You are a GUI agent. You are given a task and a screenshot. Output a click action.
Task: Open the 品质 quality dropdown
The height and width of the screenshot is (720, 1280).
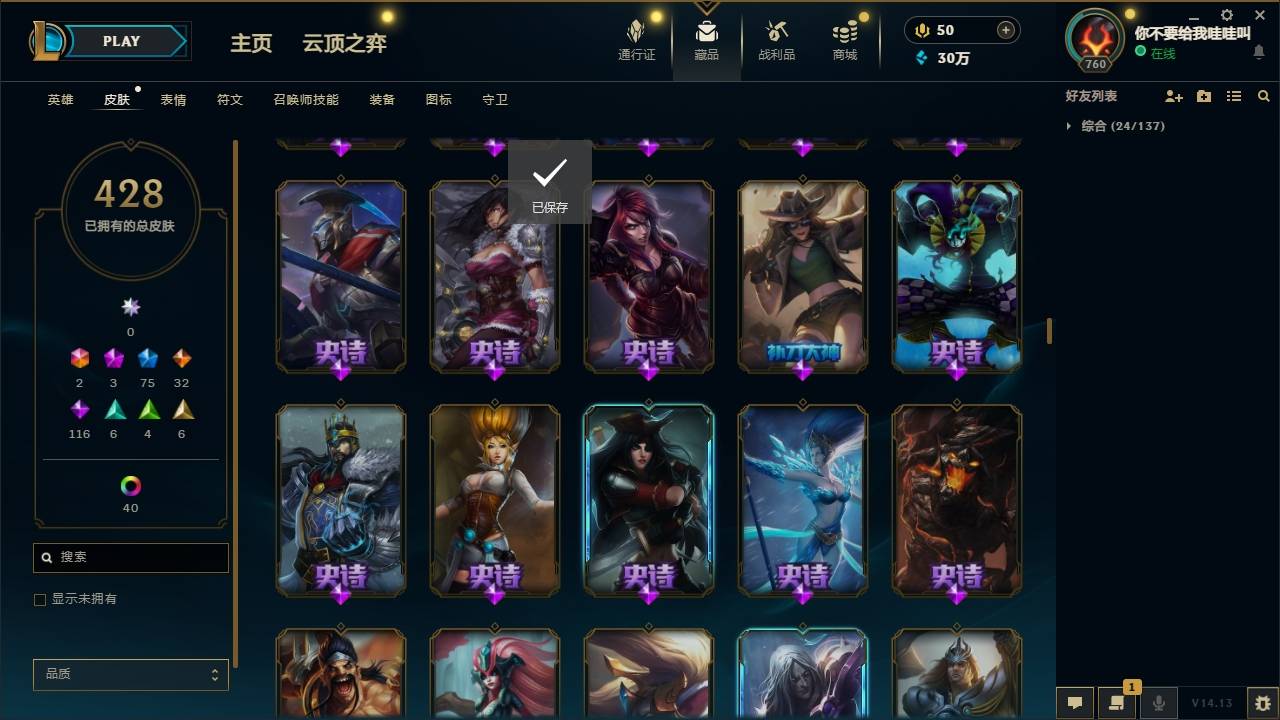130,674
